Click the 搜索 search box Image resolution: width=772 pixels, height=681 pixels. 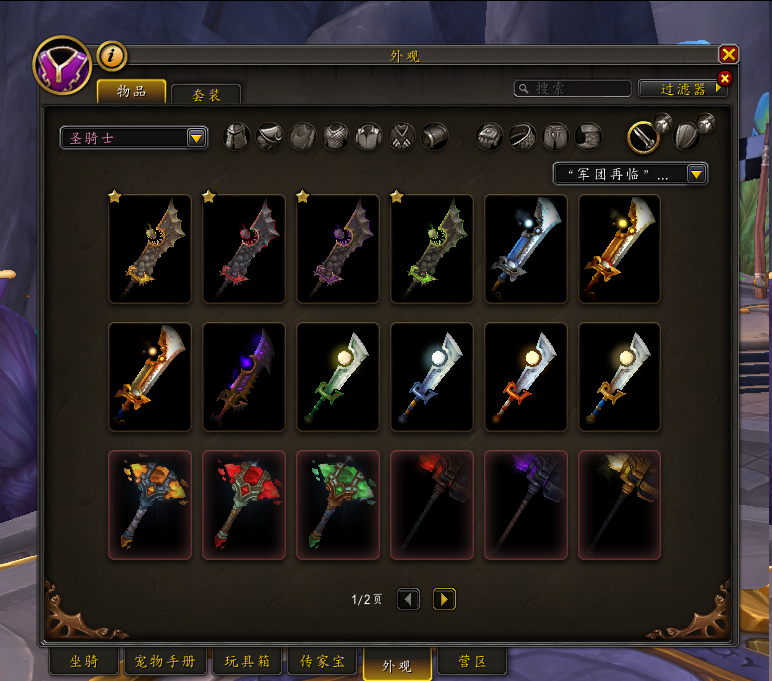tap(573, 89)
